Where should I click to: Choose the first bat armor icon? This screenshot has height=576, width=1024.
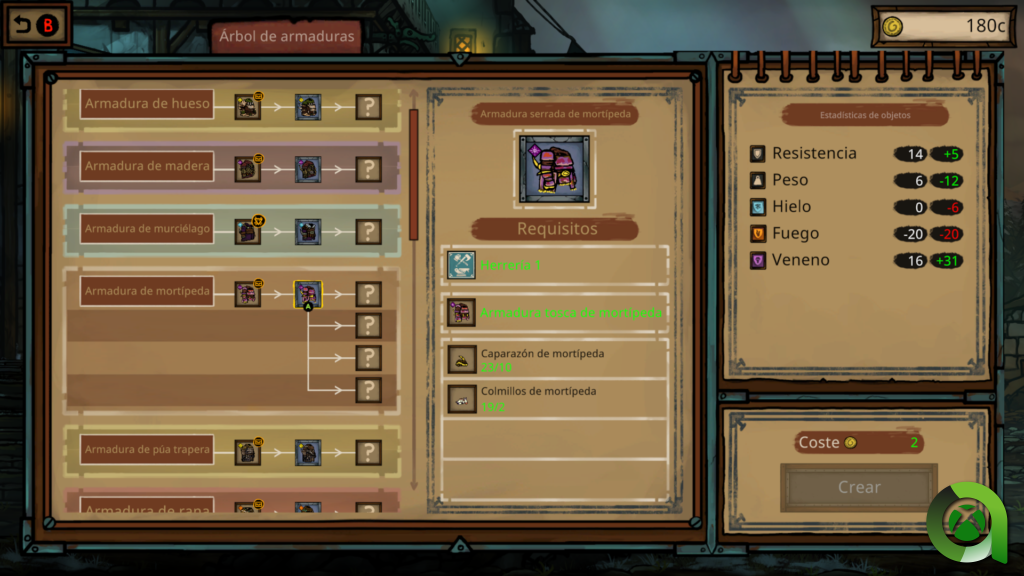[x=247, y=232]
